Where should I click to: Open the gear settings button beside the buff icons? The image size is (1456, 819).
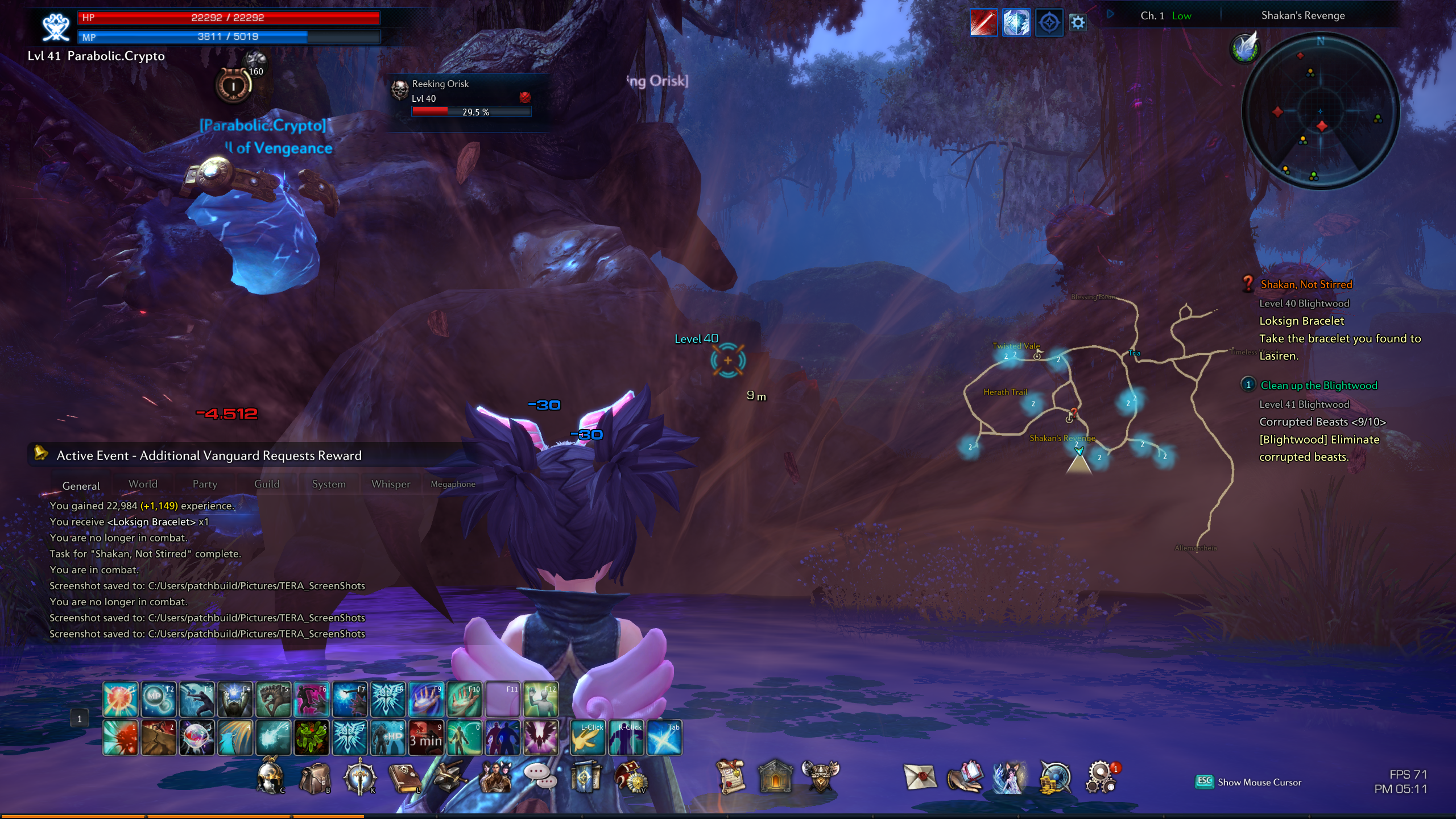[x=1078, y=23]
